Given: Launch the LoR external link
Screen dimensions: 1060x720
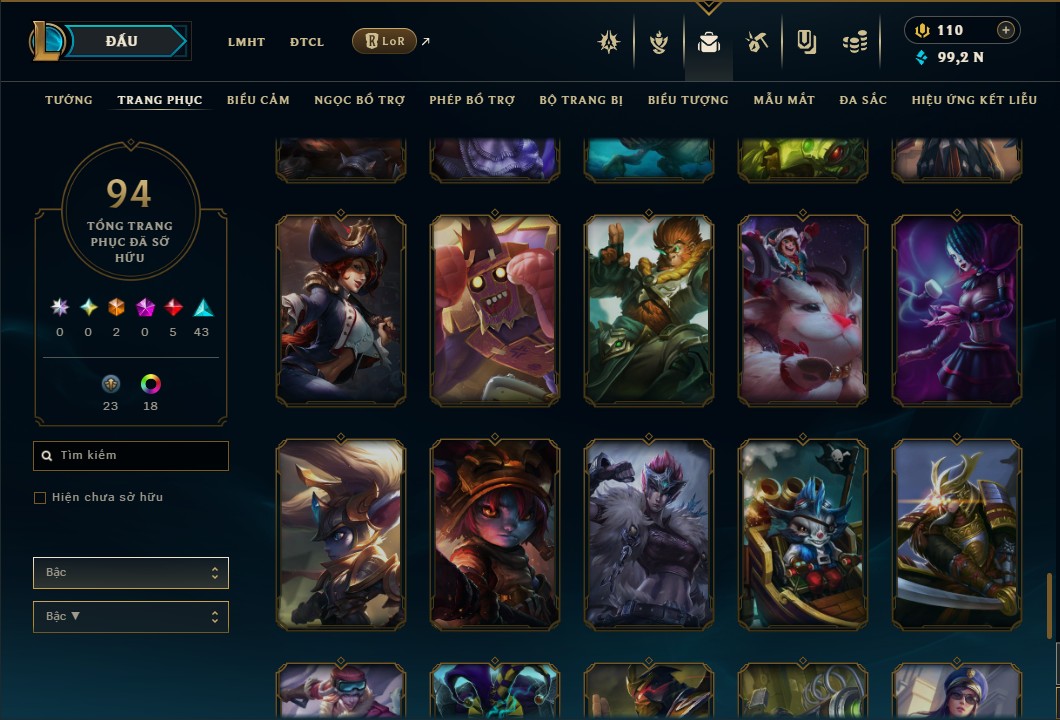Looking at the screenshot, I should 385,41.
